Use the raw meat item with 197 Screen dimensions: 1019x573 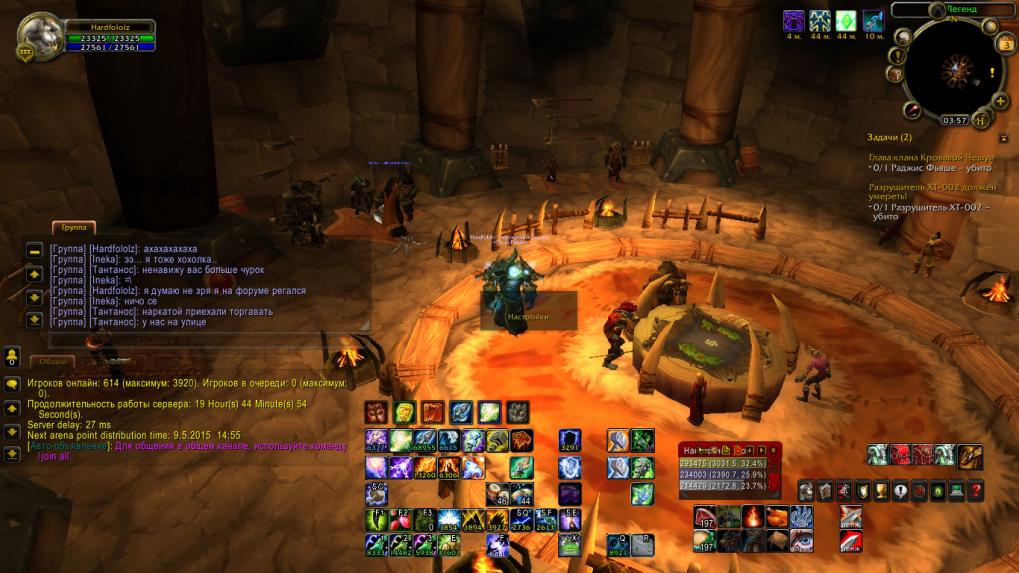pos(705,517)
